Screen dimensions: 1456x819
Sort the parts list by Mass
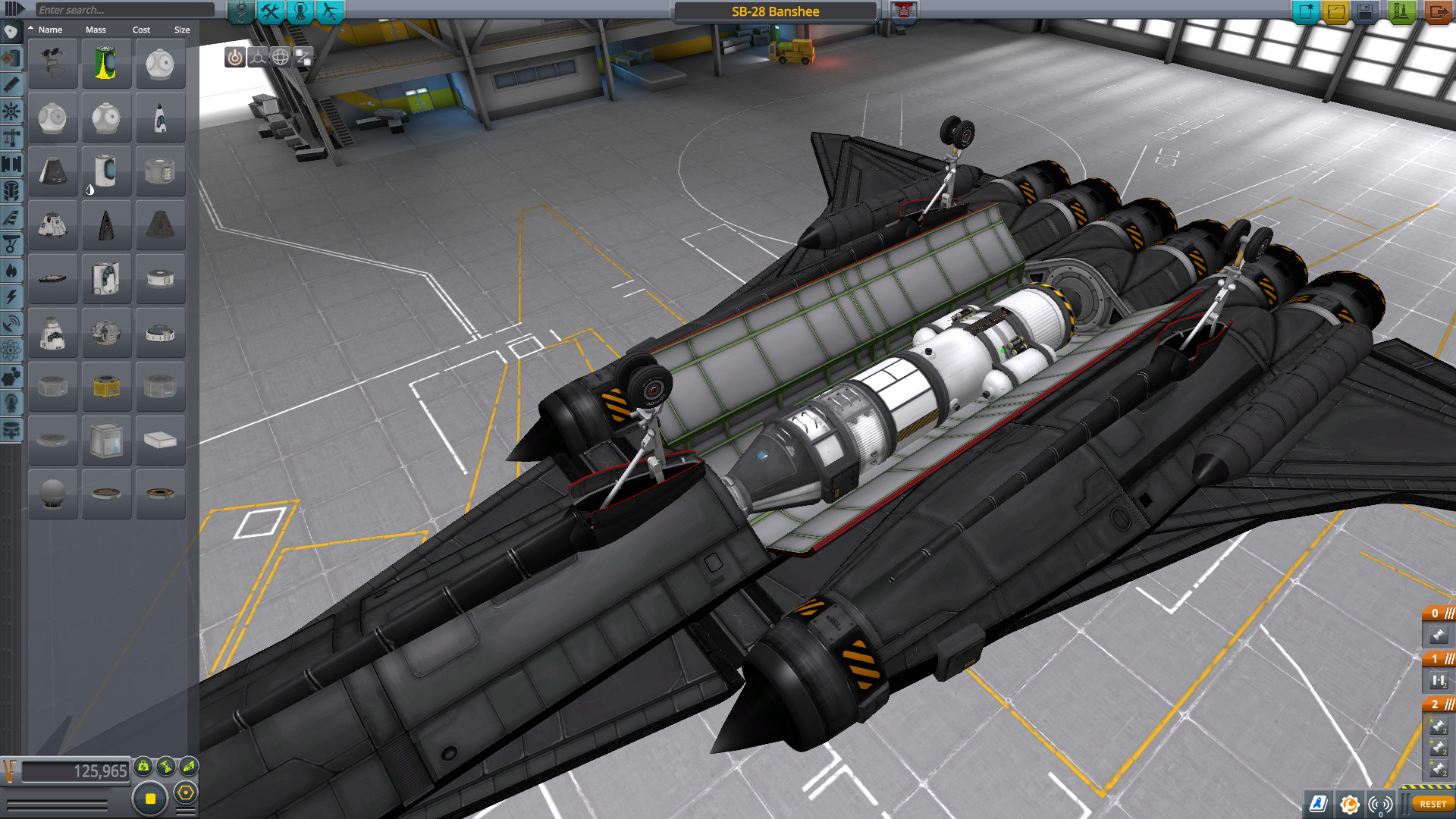95,29
